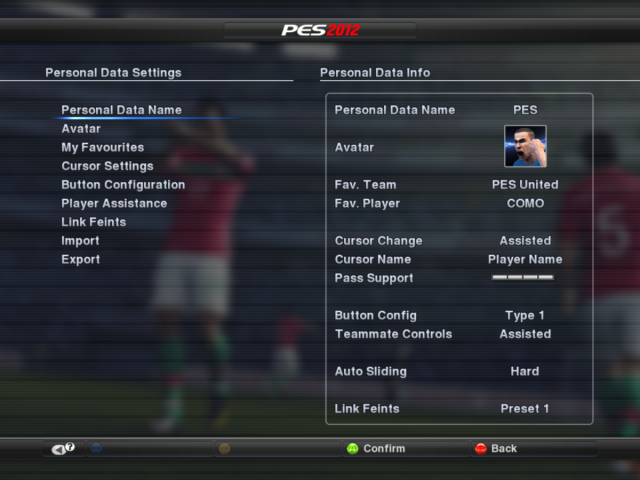Open the Link Feints menu entry
Viewport: 640px width, 480px height.
[x=94, y=222]
